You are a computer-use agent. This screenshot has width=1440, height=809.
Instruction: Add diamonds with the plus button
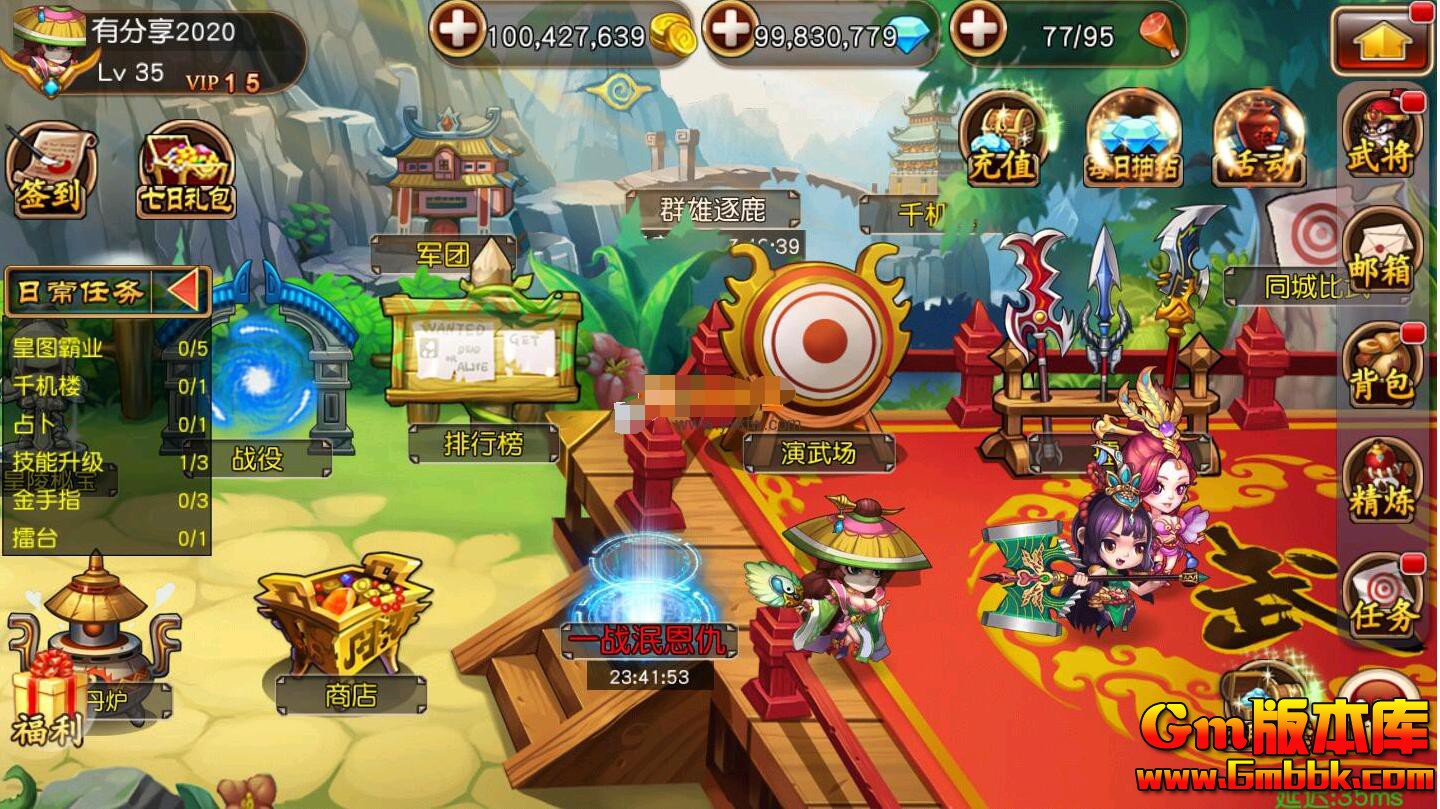coord(731,31)
